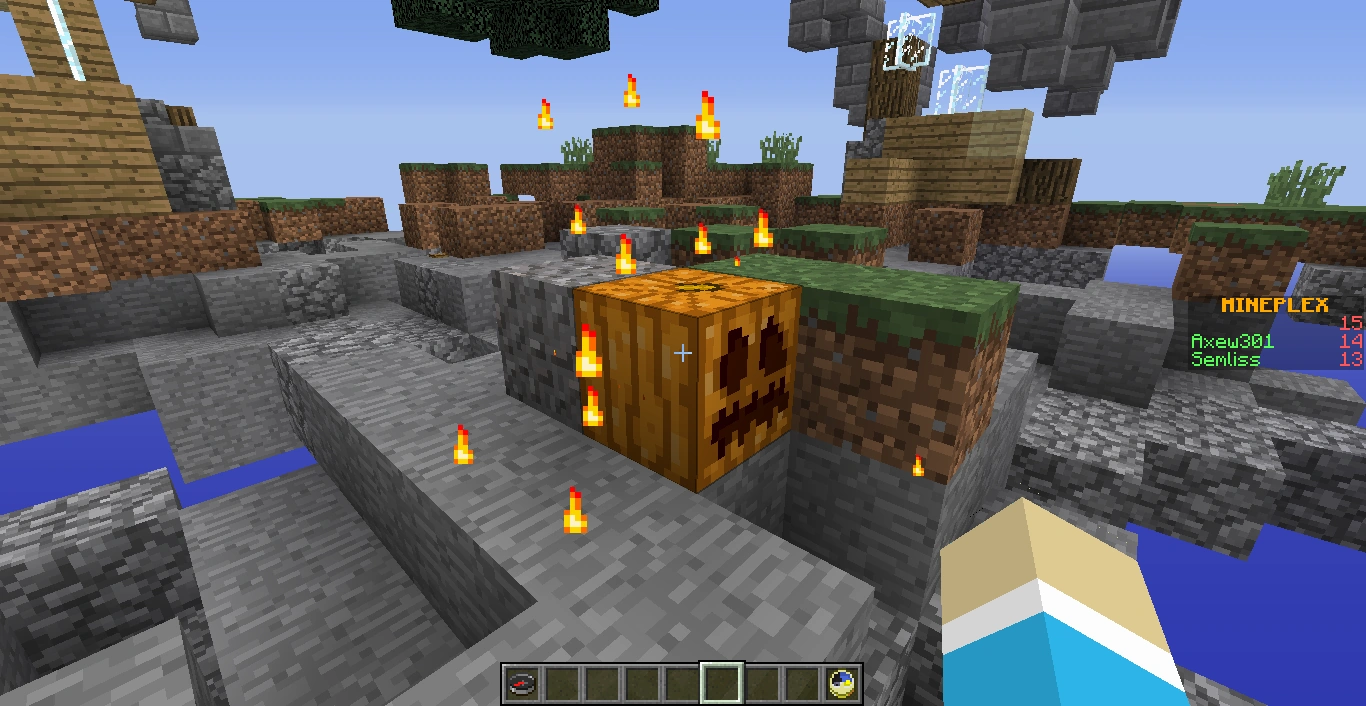Click Semliss in the sidebar scoreboard

1225,359
